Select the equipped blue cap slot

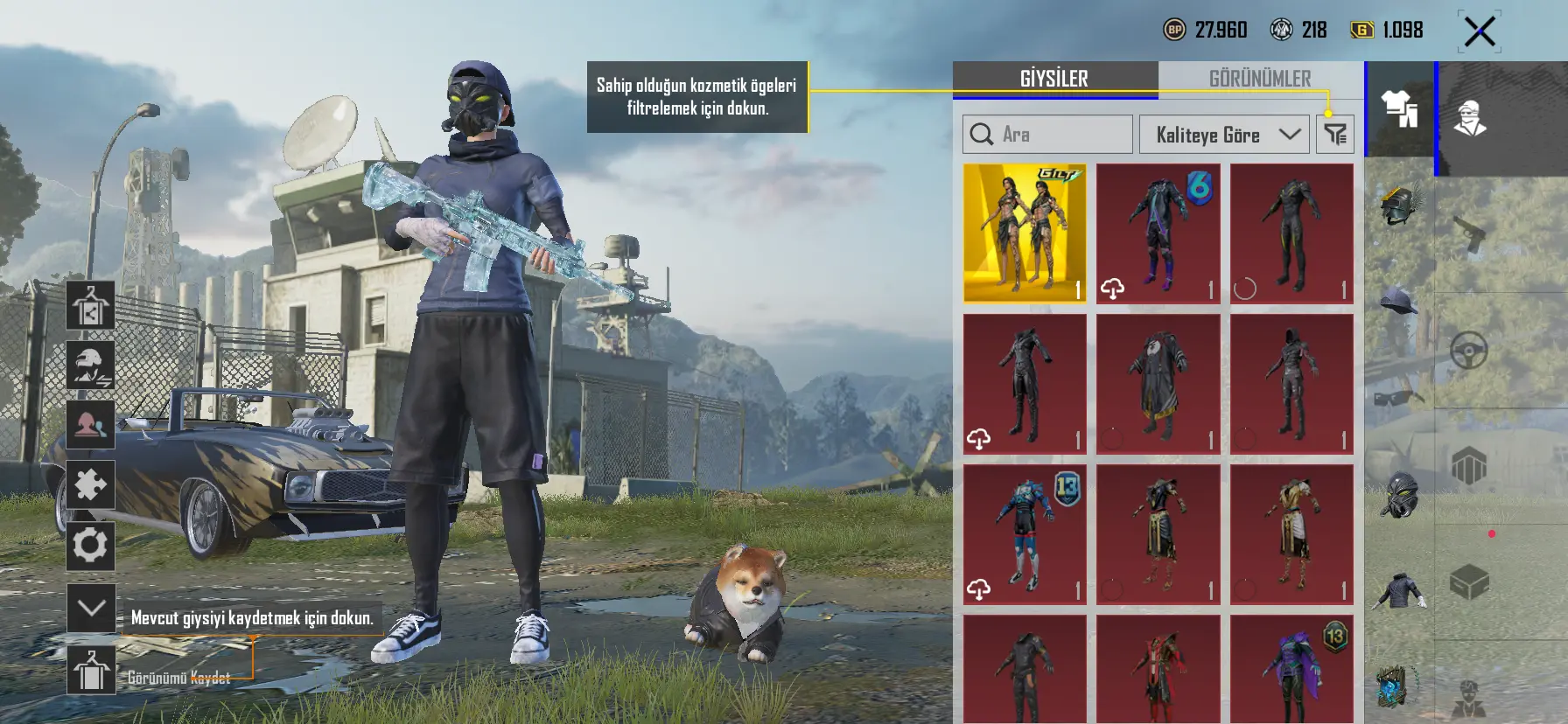1399,302
